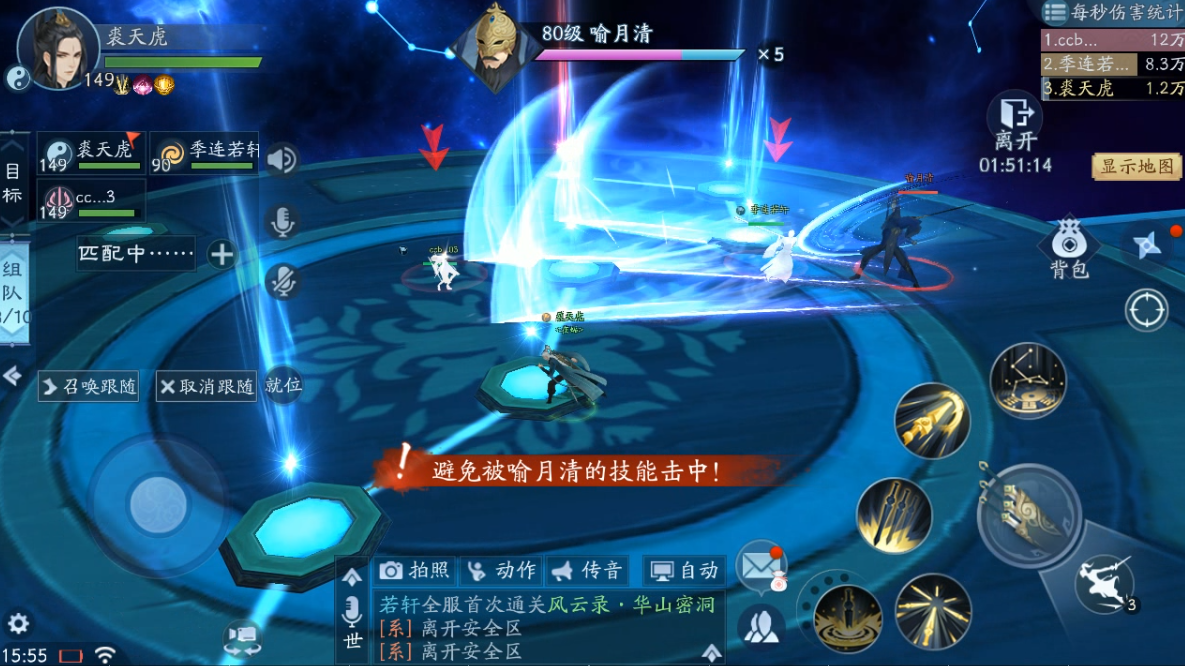Image resolution: width=1185 pixels, height=666 pixels.
Task: Cancel follow with 取消跟随
Action: pyautogui.click(x=206, y=386)
